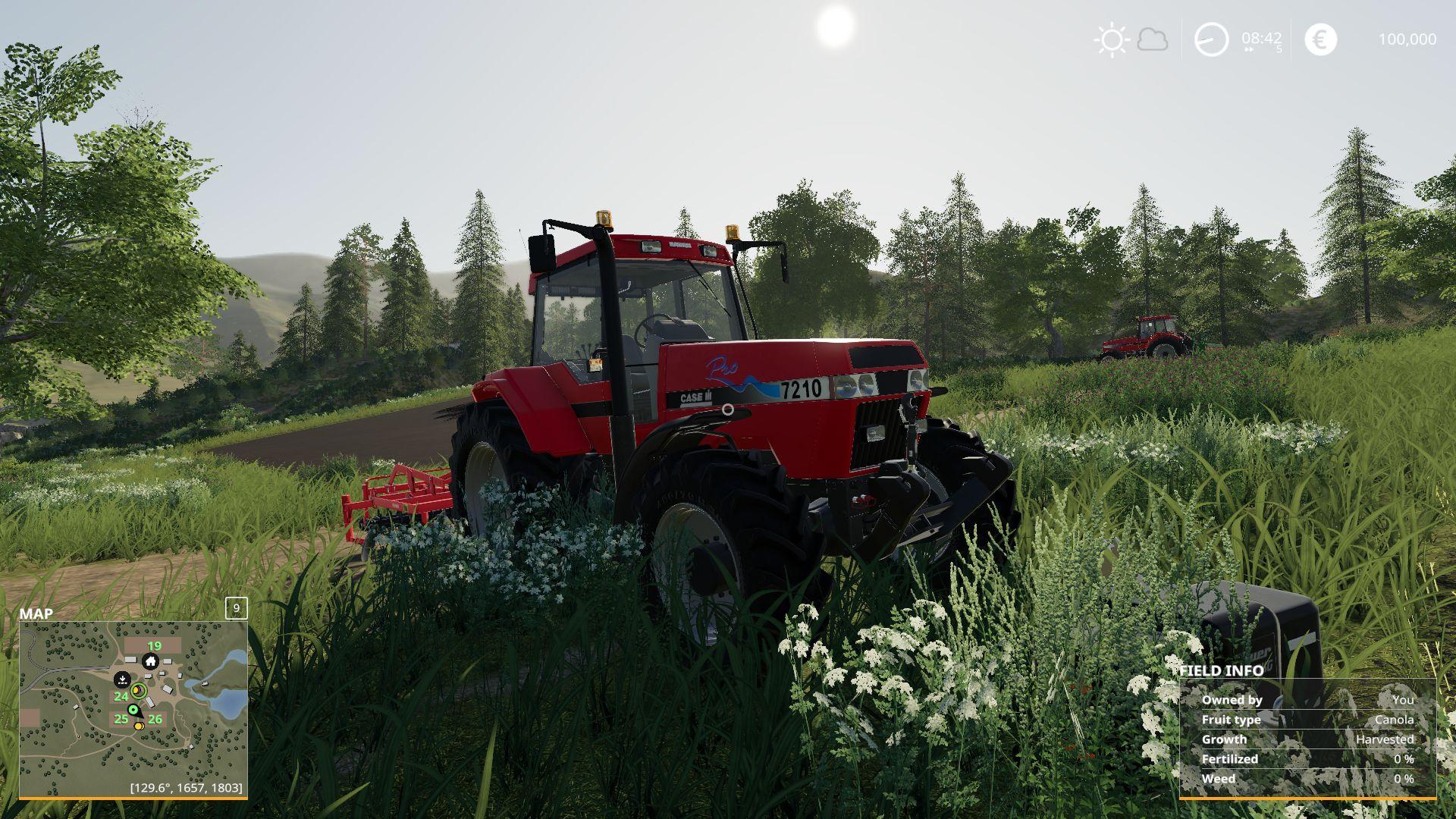Click the time scale value 5
This screenshot has height=819, width=1456.
coord(1280,48)
